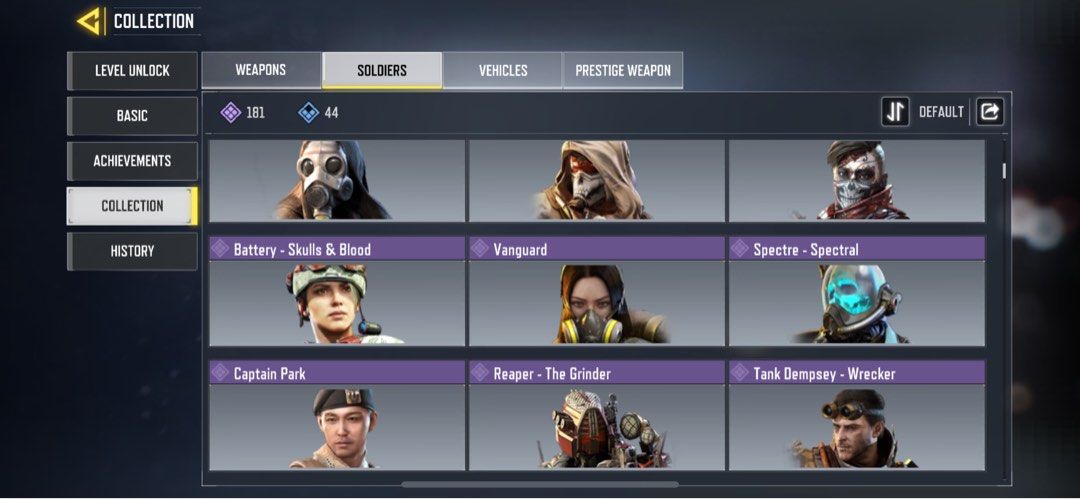The width and height of the screenshot is (1080, 499).
Task: Click the share icon button
Action: point(989,112)
